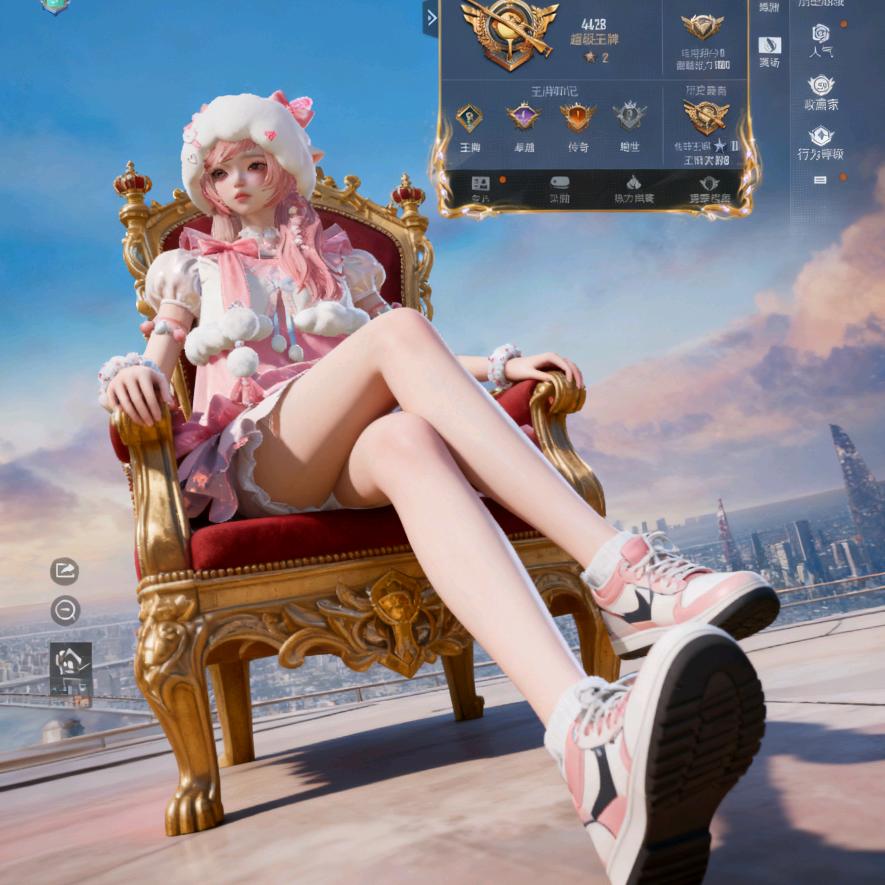Switch to the winged badge tab at panel bottom
Viewport: 885px width, 885px height.
[709, 185]
